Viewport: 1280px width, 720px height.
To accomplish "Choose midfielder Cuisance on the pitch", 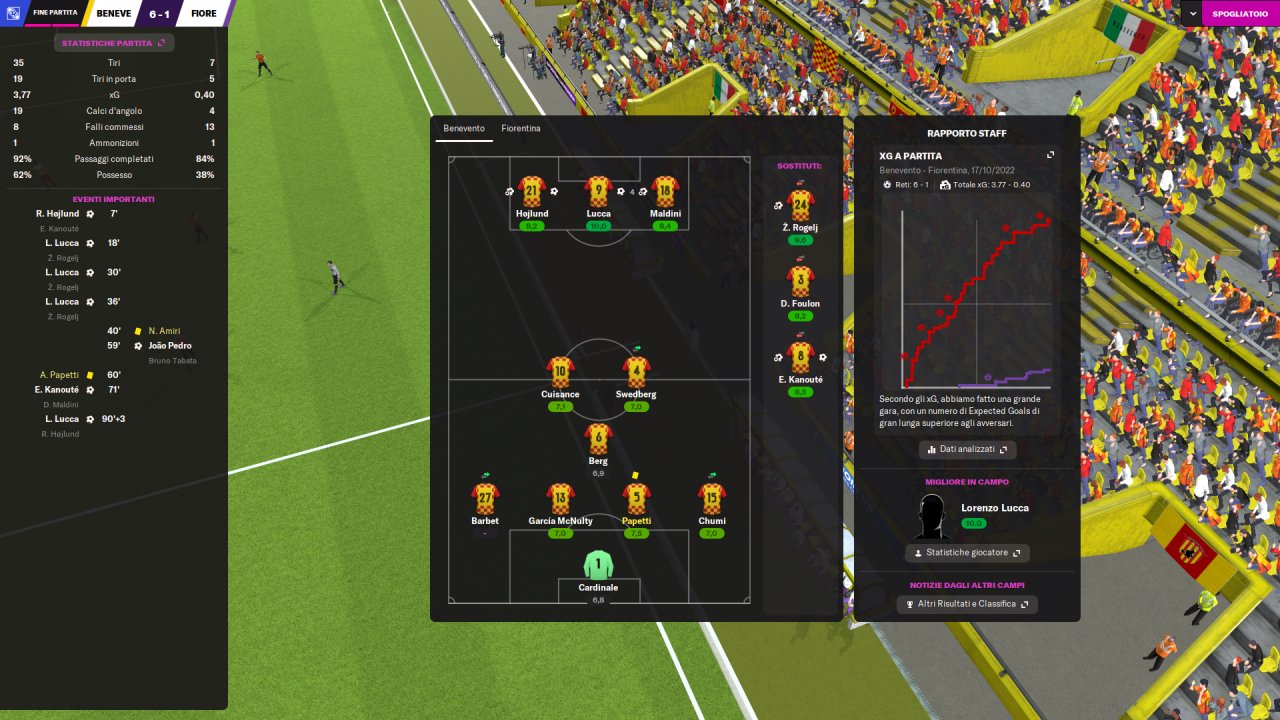I will coord(560,372).
